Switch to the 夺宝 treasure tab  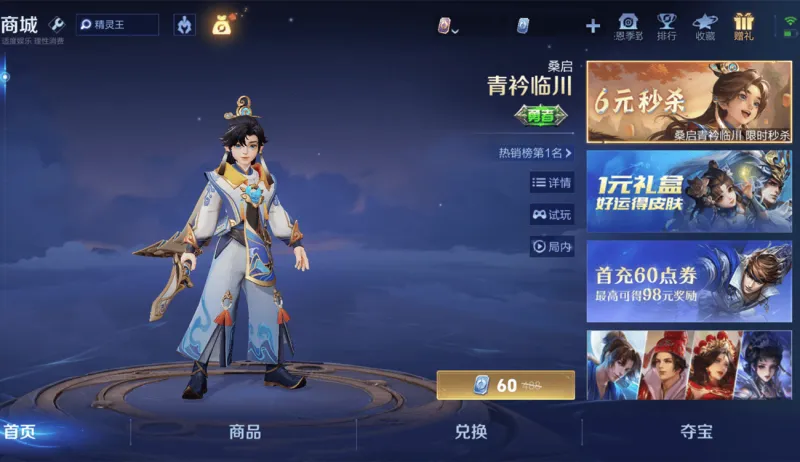coord(697,432)
